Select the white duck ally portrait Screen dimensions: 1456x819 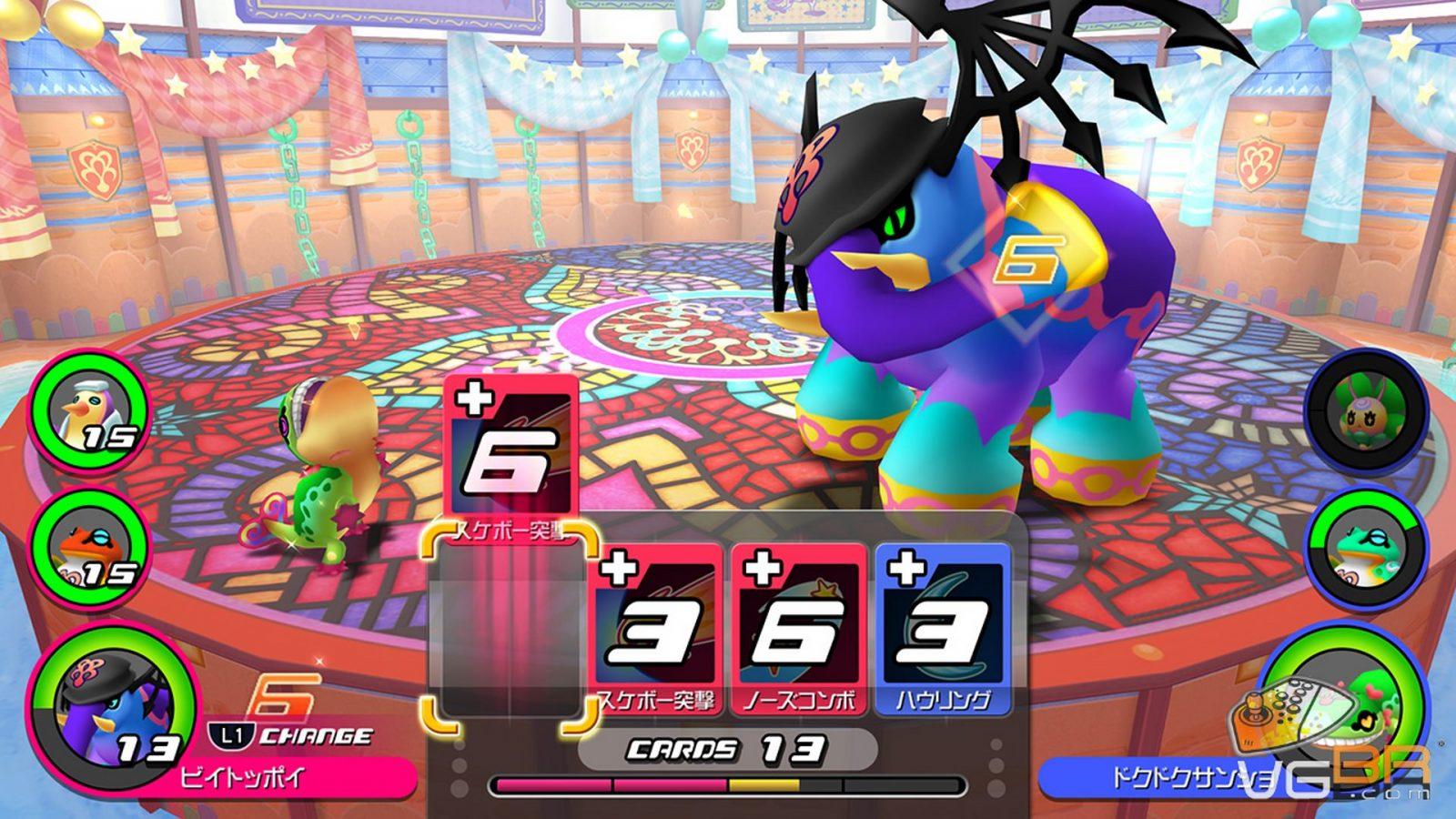click(x=91, y=414)
